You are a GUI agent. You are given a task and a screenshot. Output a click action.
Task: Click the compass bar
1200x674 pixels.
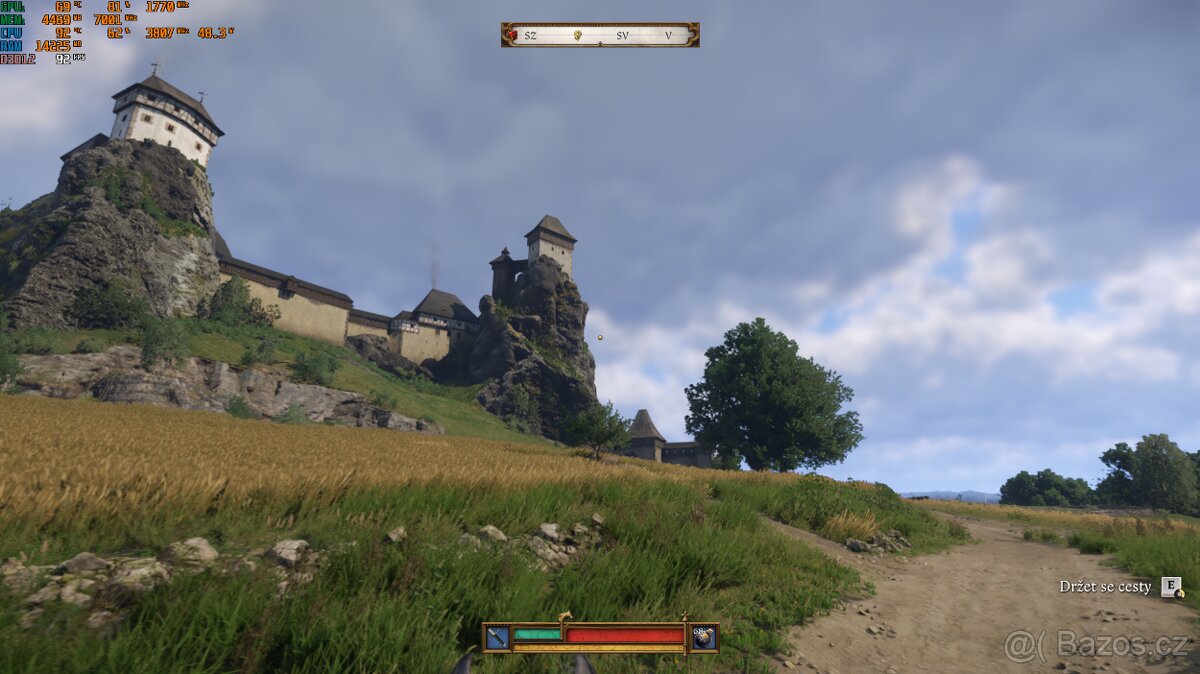[600, 35]
